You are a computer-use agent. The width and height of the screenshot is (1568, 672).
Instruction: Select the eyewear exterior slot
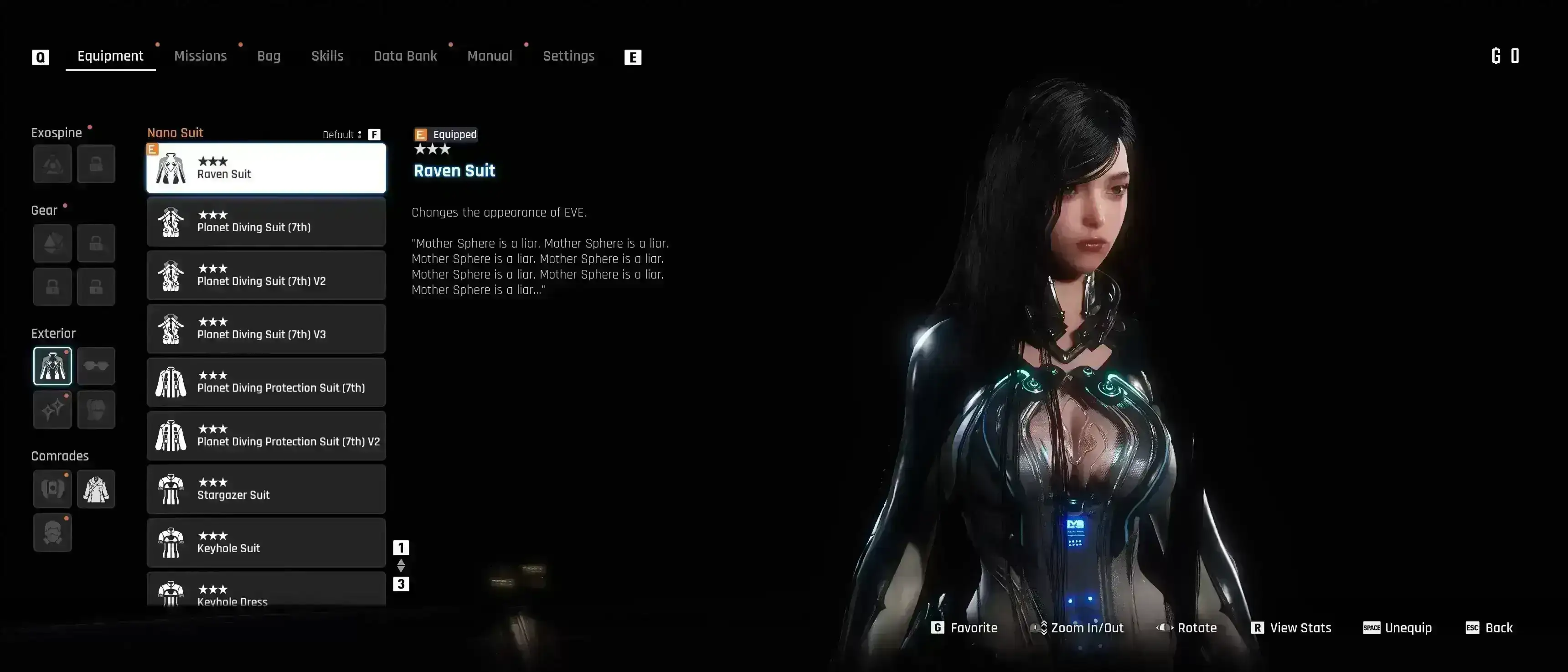click(96, 365)
